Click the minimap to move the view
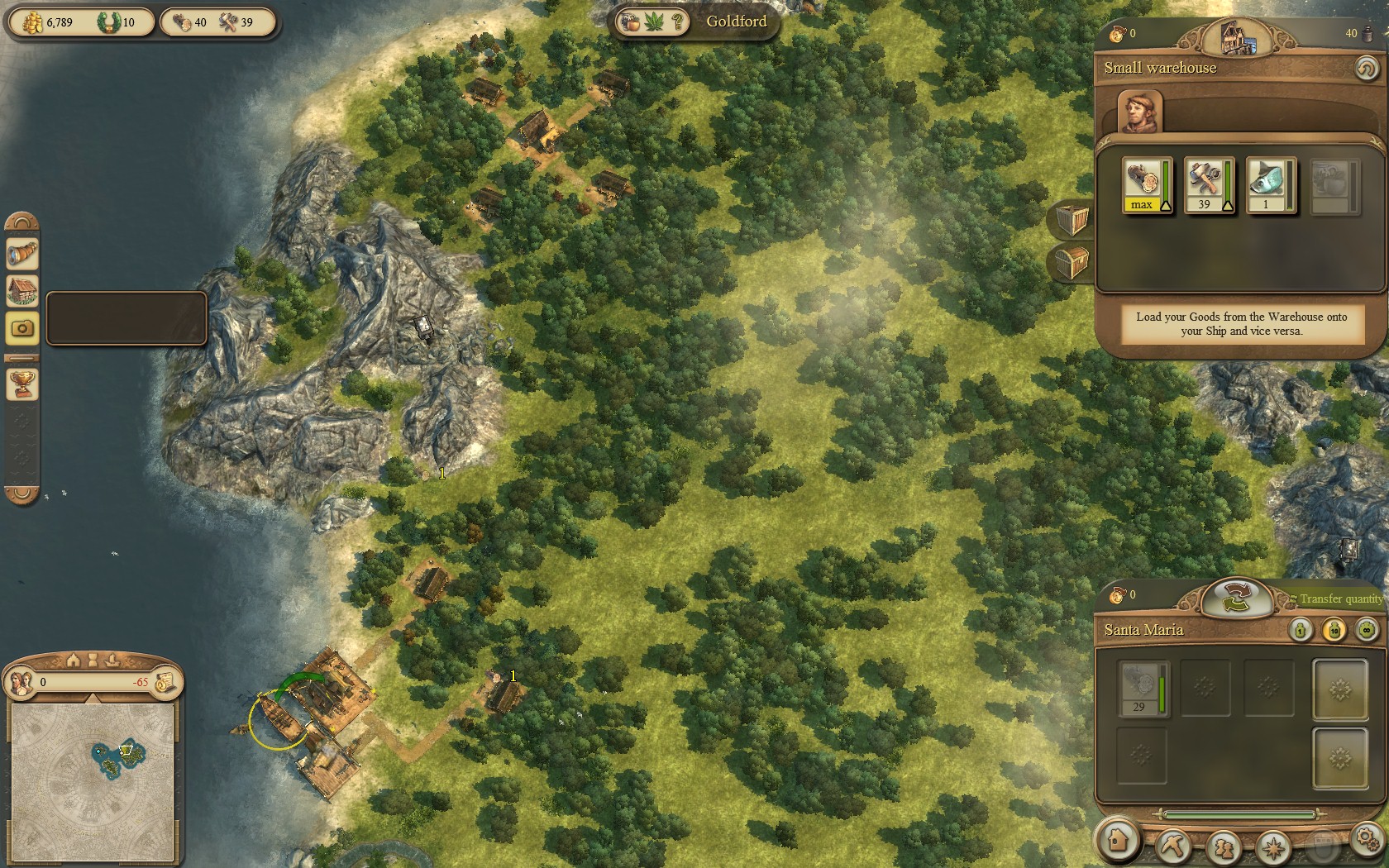This screenshot has width=1389, height=868. (93, 780)
